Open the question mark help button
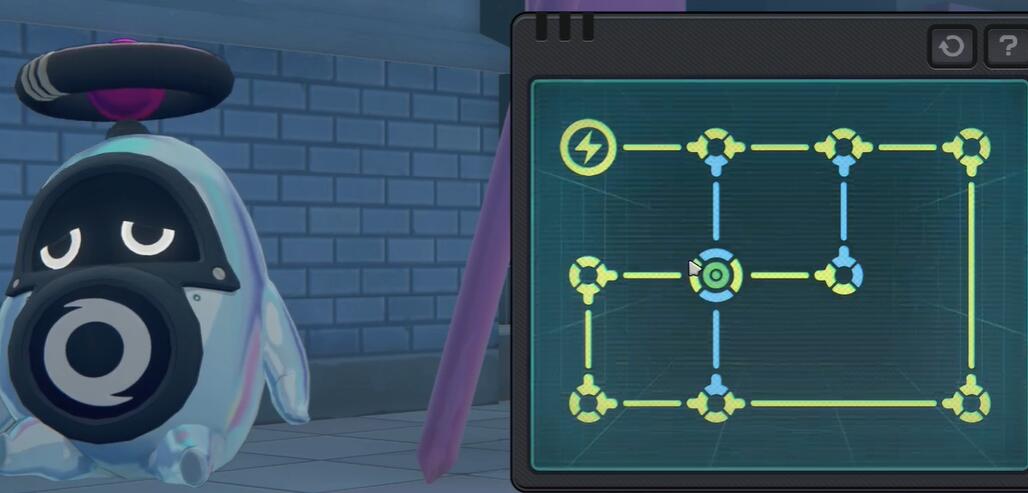 pyautogui.click(x=1005, y=46)
